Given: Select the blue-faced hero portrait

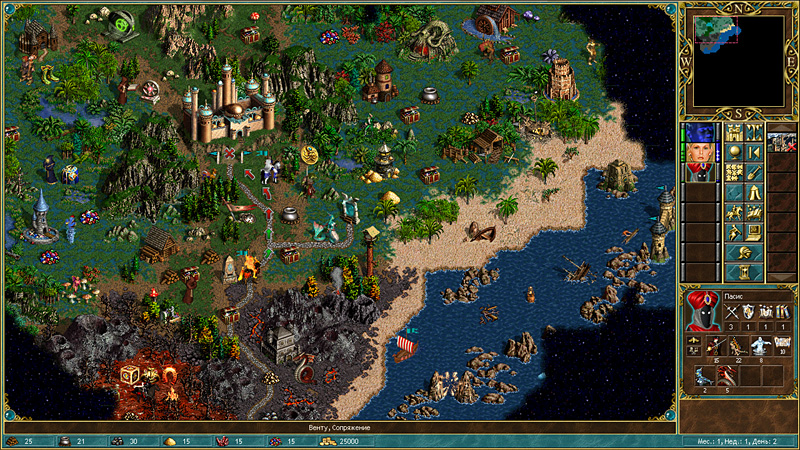Looking at the screenshot, I should click(x=697, y=132).
